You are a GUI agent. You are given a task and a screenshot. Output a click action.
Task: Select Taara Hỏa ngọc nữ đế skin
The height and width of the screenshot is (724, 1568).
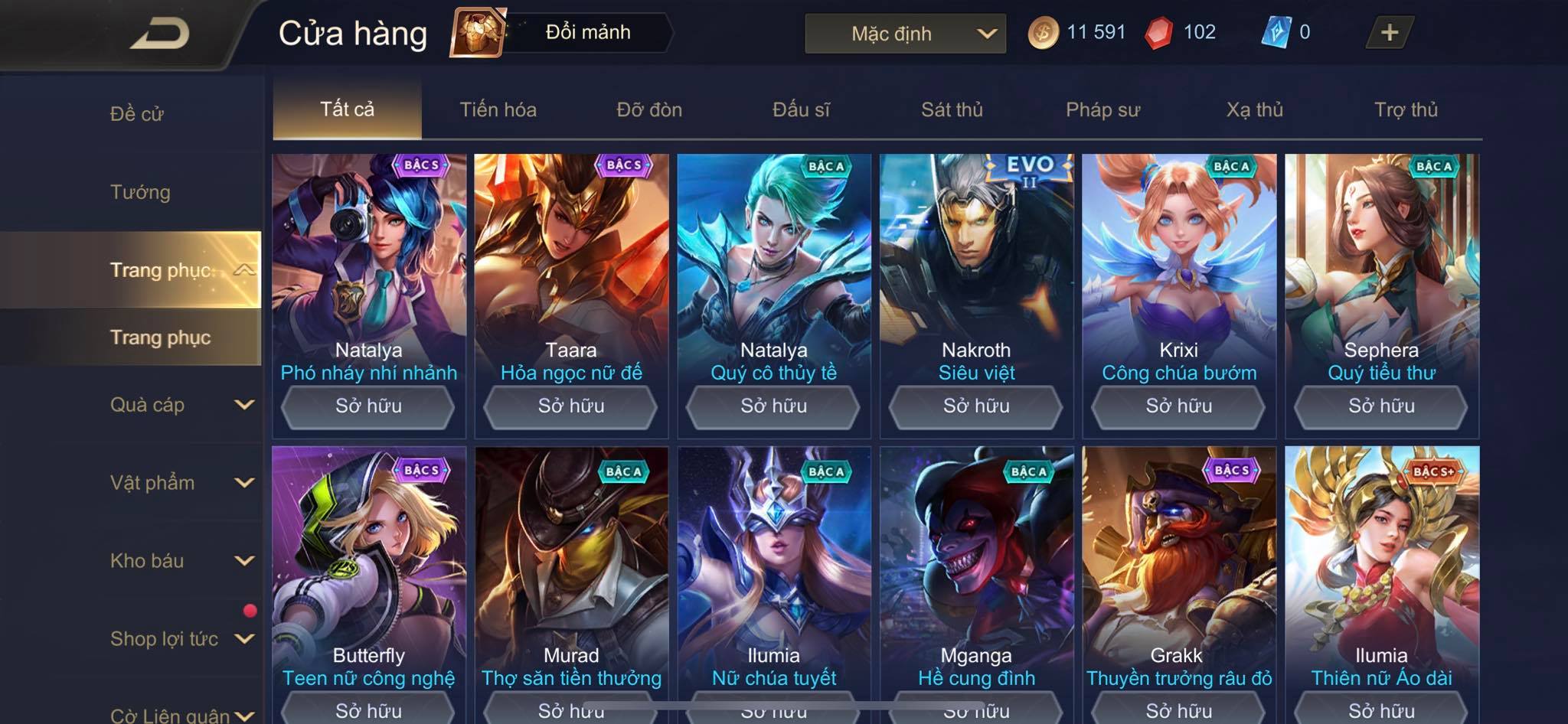[571, 268]
